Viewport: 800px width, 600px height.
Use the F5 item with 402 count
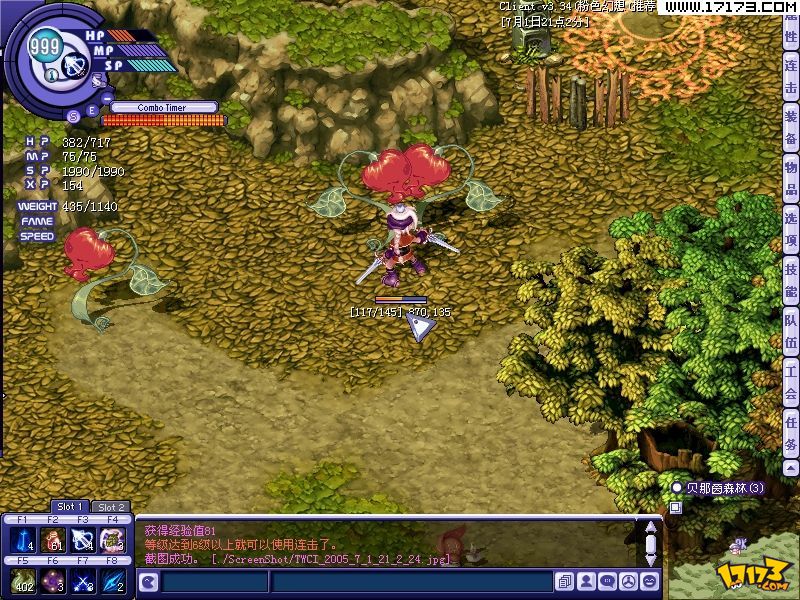pyautogui.click(x=22, y=582)
